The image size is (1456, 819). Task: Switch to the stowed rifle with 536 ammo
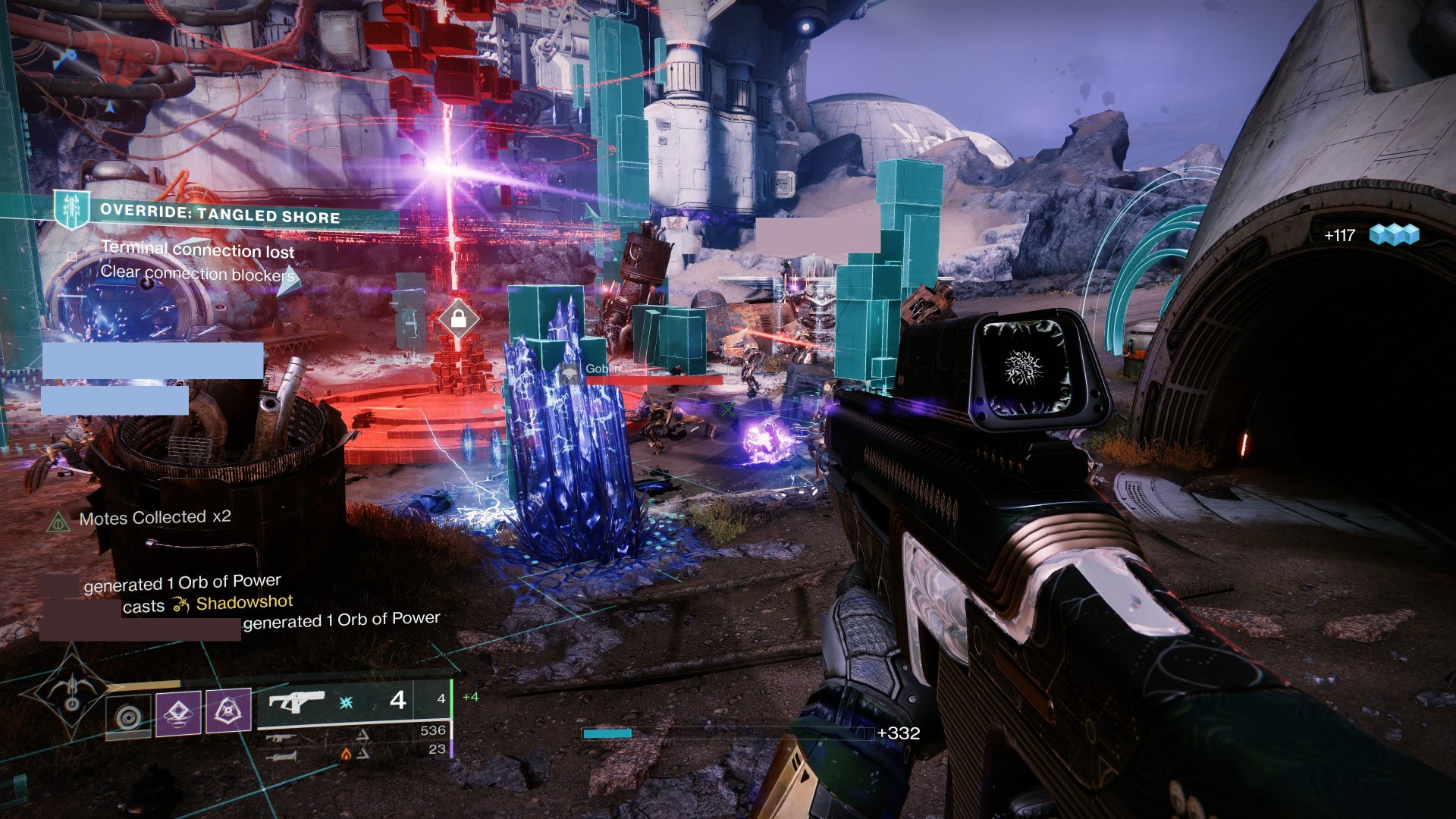pos(281,736)
